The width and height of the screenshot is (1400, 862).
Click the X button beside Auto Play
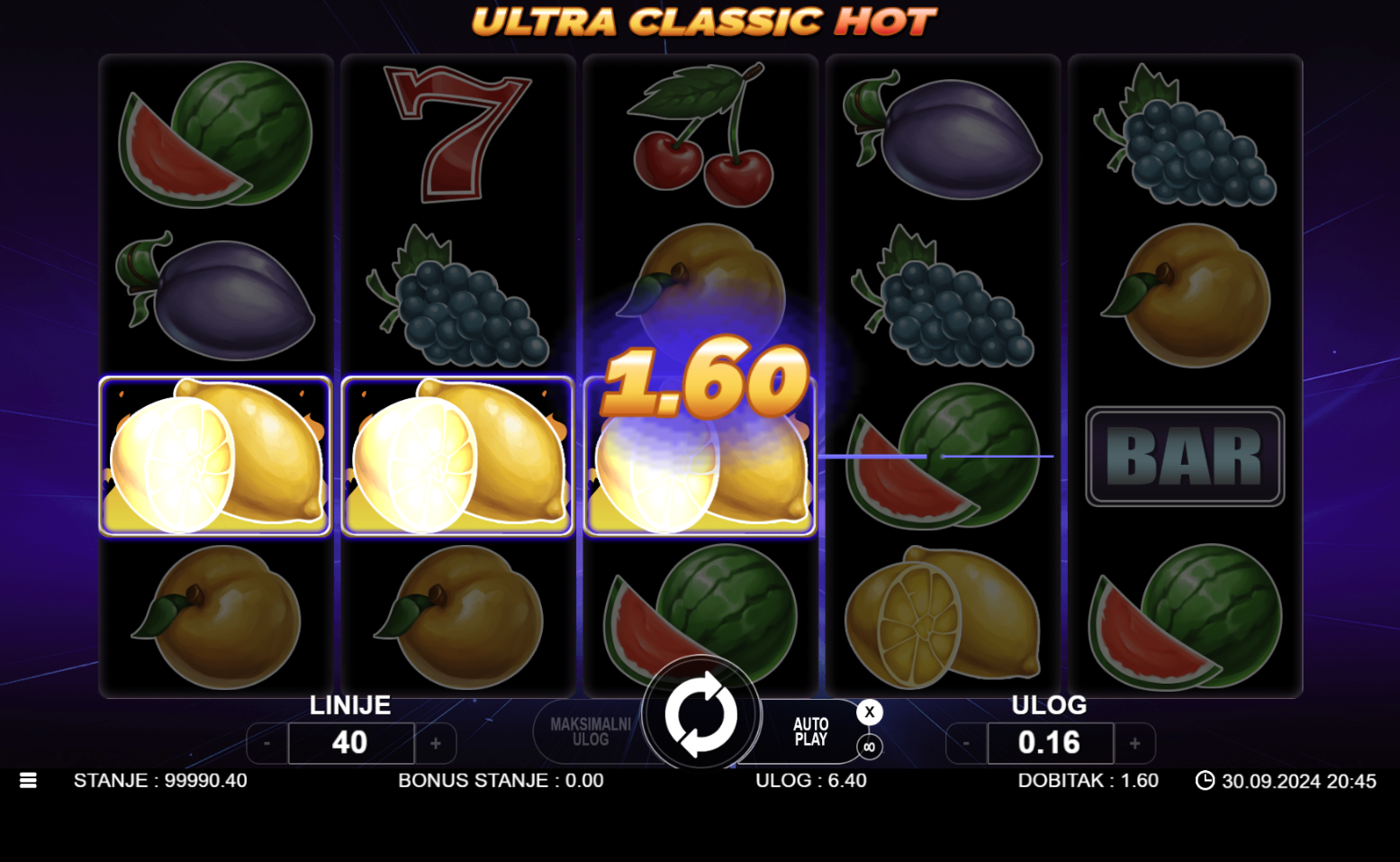point(869,712)
